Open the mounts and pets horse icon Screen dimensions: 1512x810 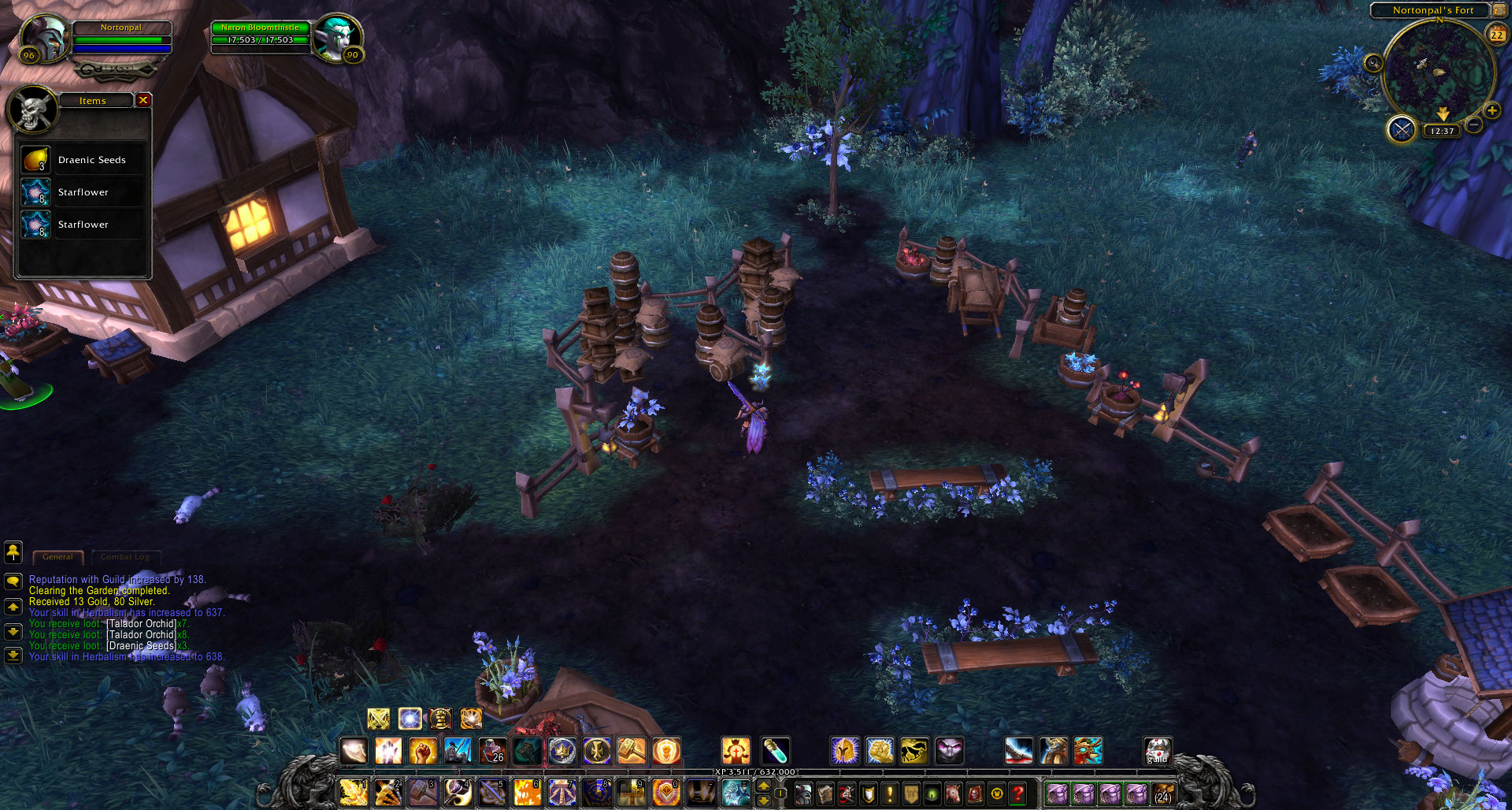coord(953,793)
